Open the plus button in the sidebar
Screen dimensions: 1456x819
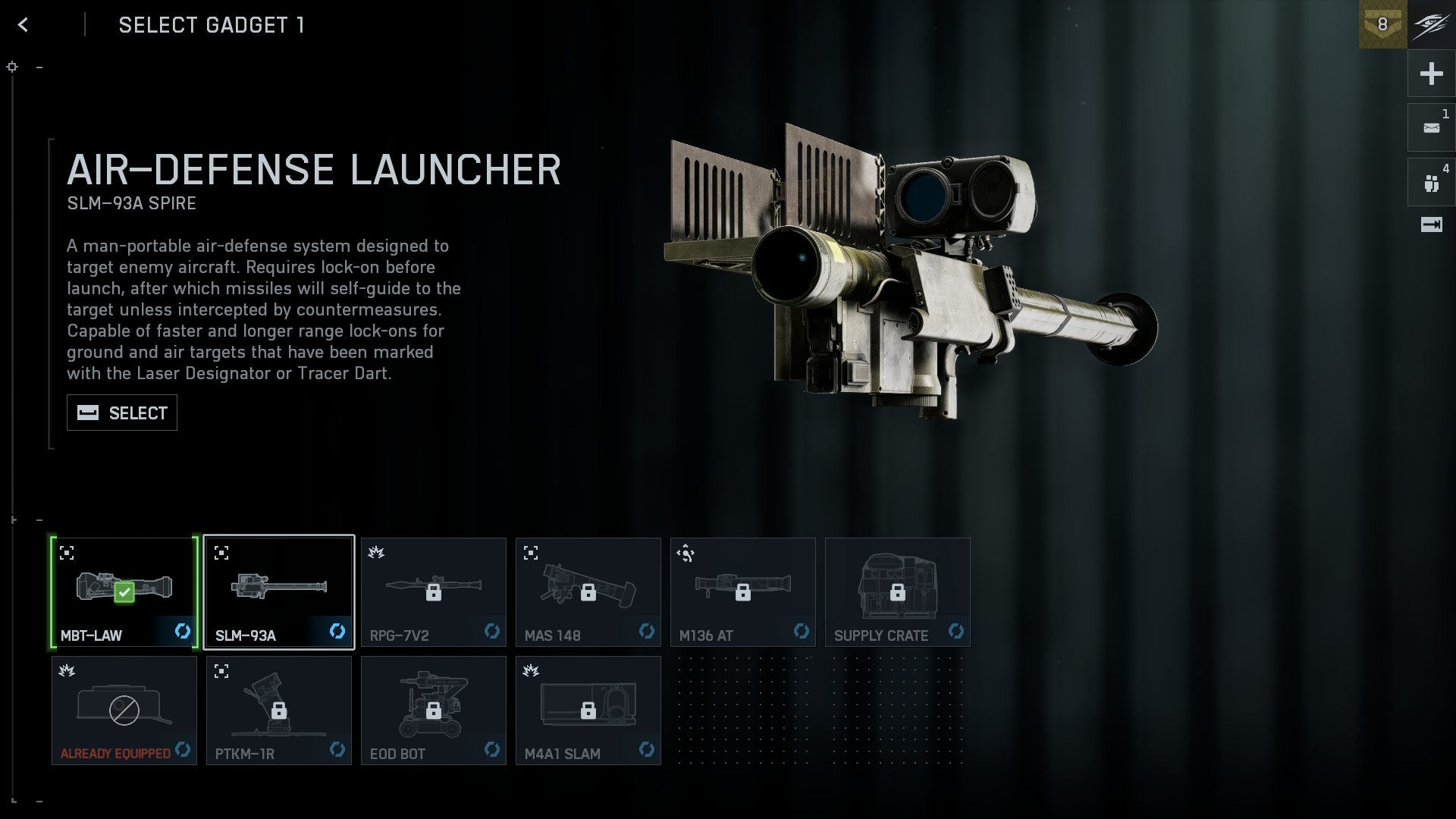(1431, 74)
